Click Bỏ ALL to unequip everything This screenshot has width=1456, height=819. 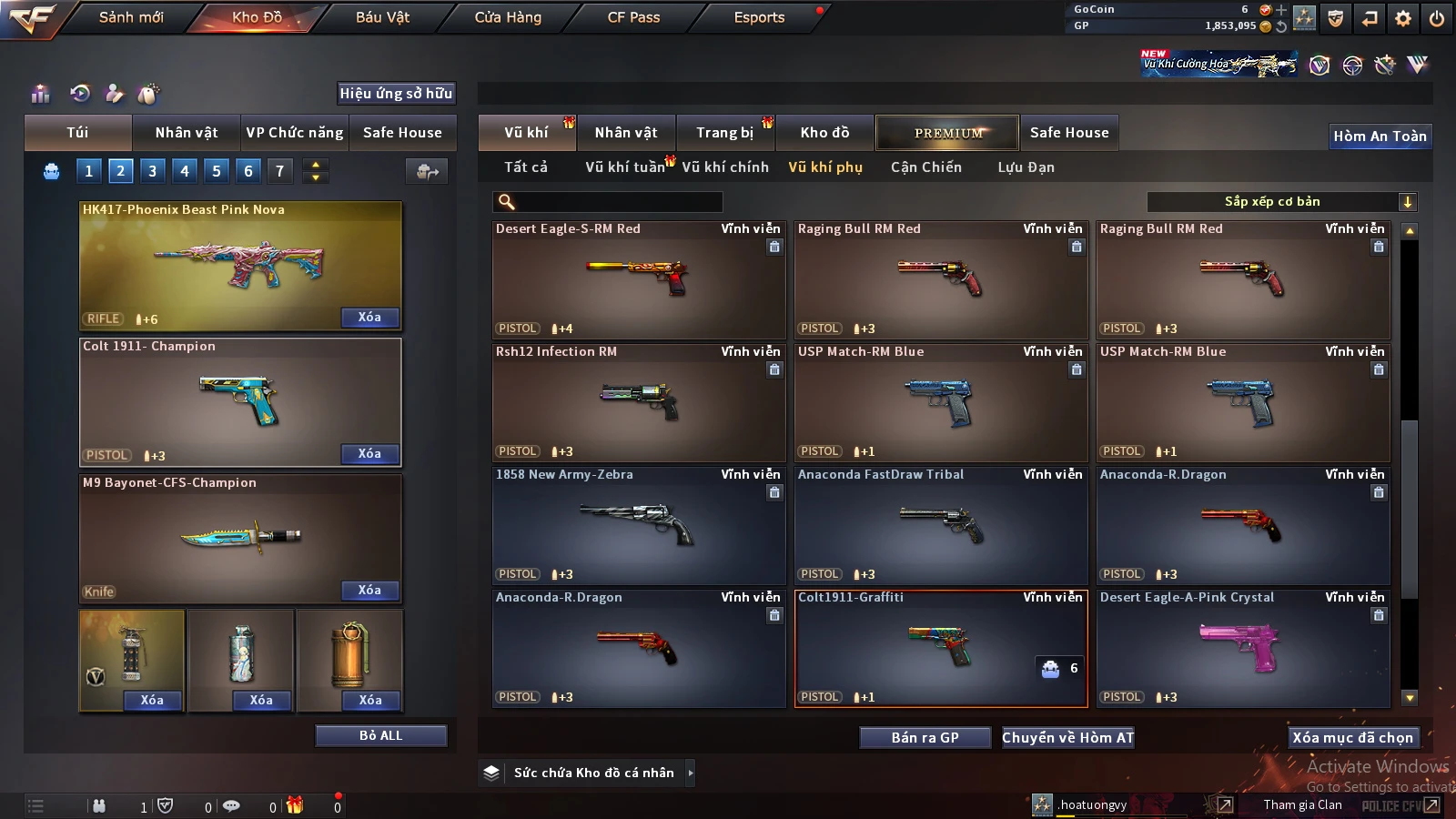pos(380,735)
